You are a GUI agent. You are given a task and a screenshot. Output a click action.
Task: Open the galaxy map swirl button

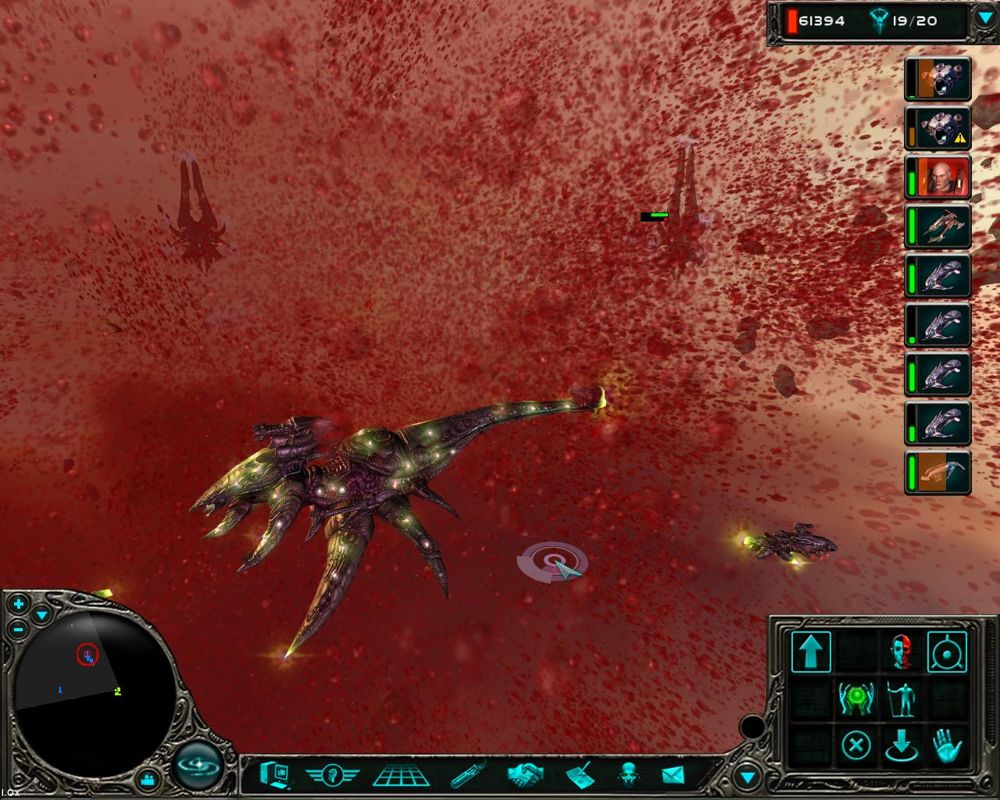tap(197, 768)
